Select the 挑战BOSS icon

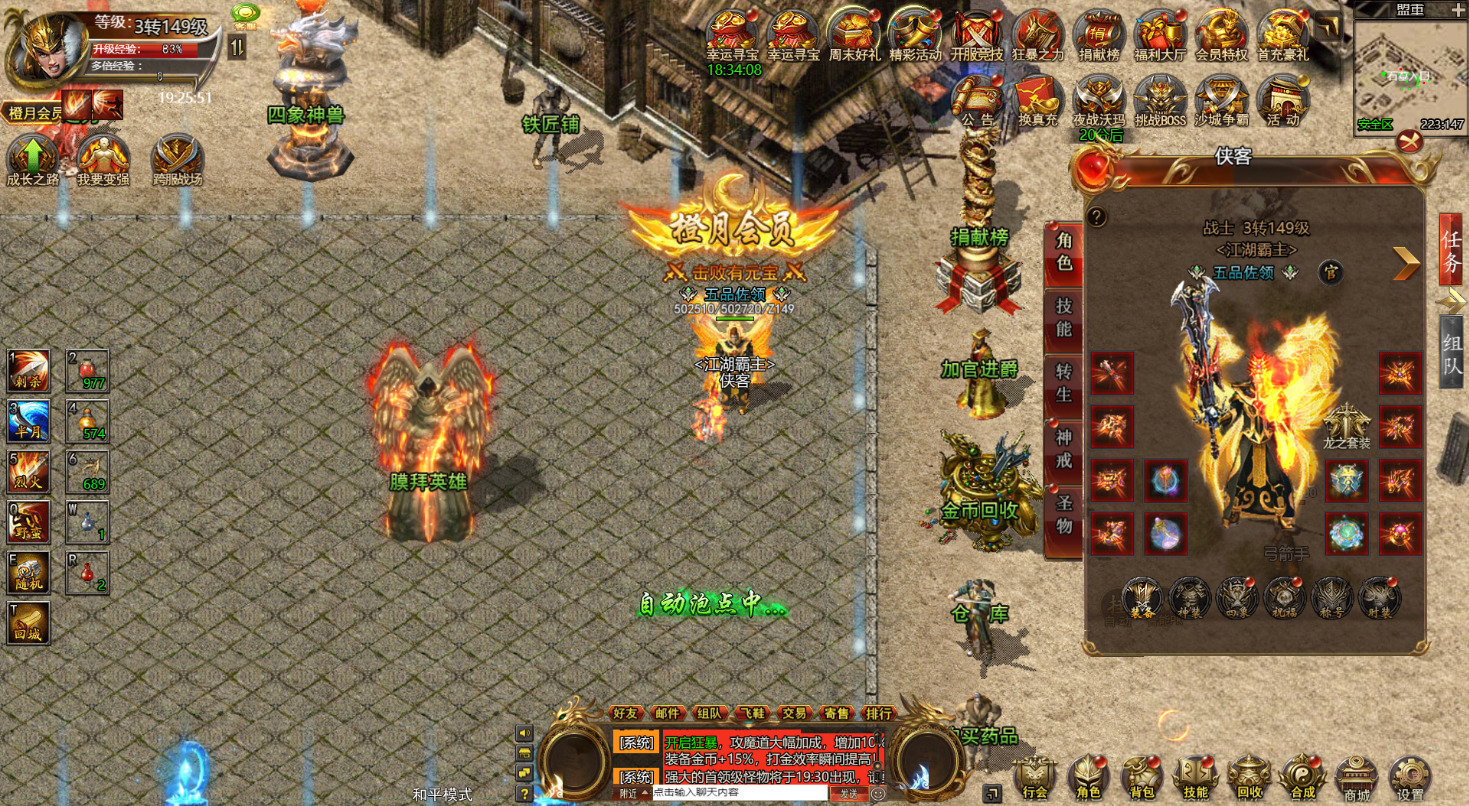(1160, 100)
